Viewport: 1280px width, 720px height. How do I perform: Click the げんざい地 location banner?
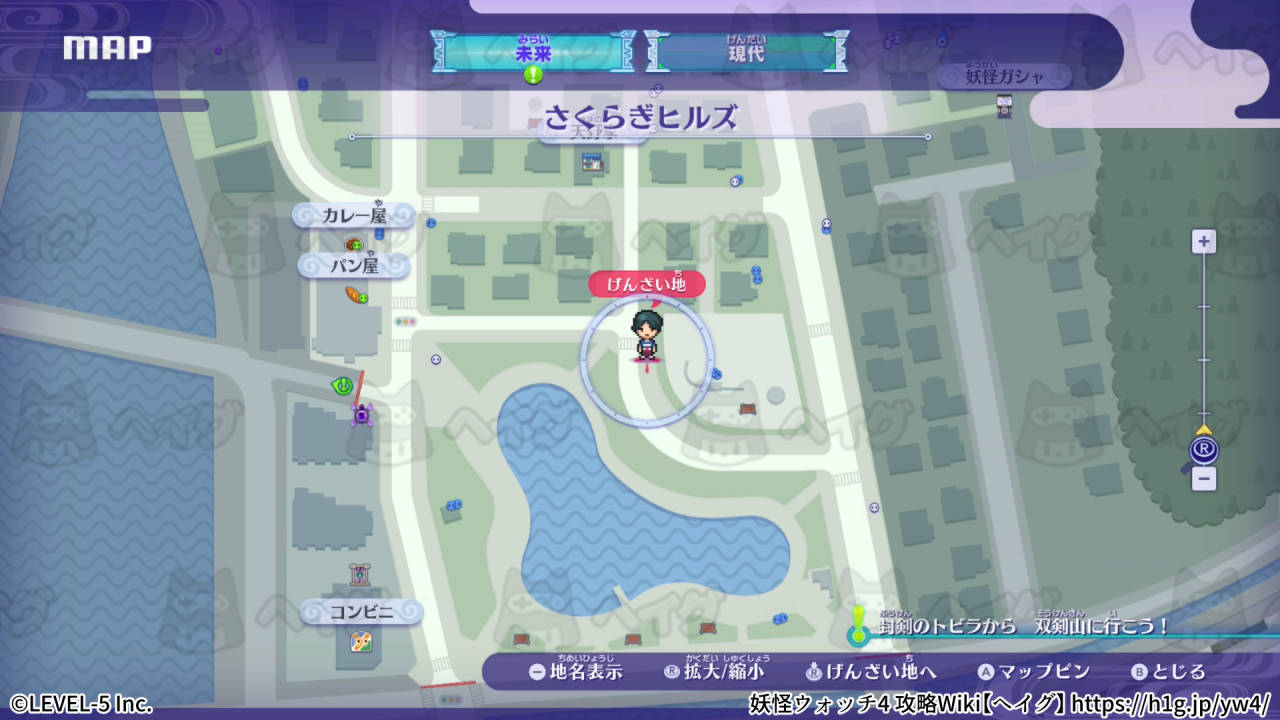(x=647, y=284)
